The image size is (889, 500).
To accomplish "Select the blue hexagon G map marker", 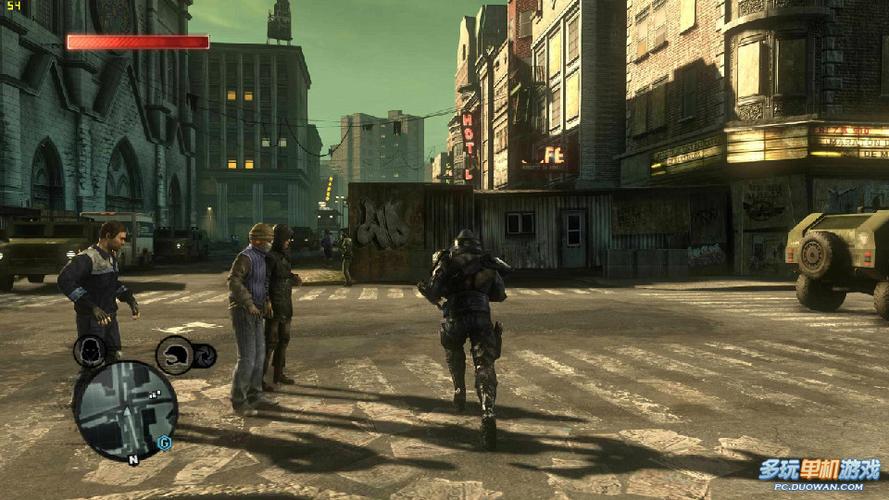I will (163, 441).
